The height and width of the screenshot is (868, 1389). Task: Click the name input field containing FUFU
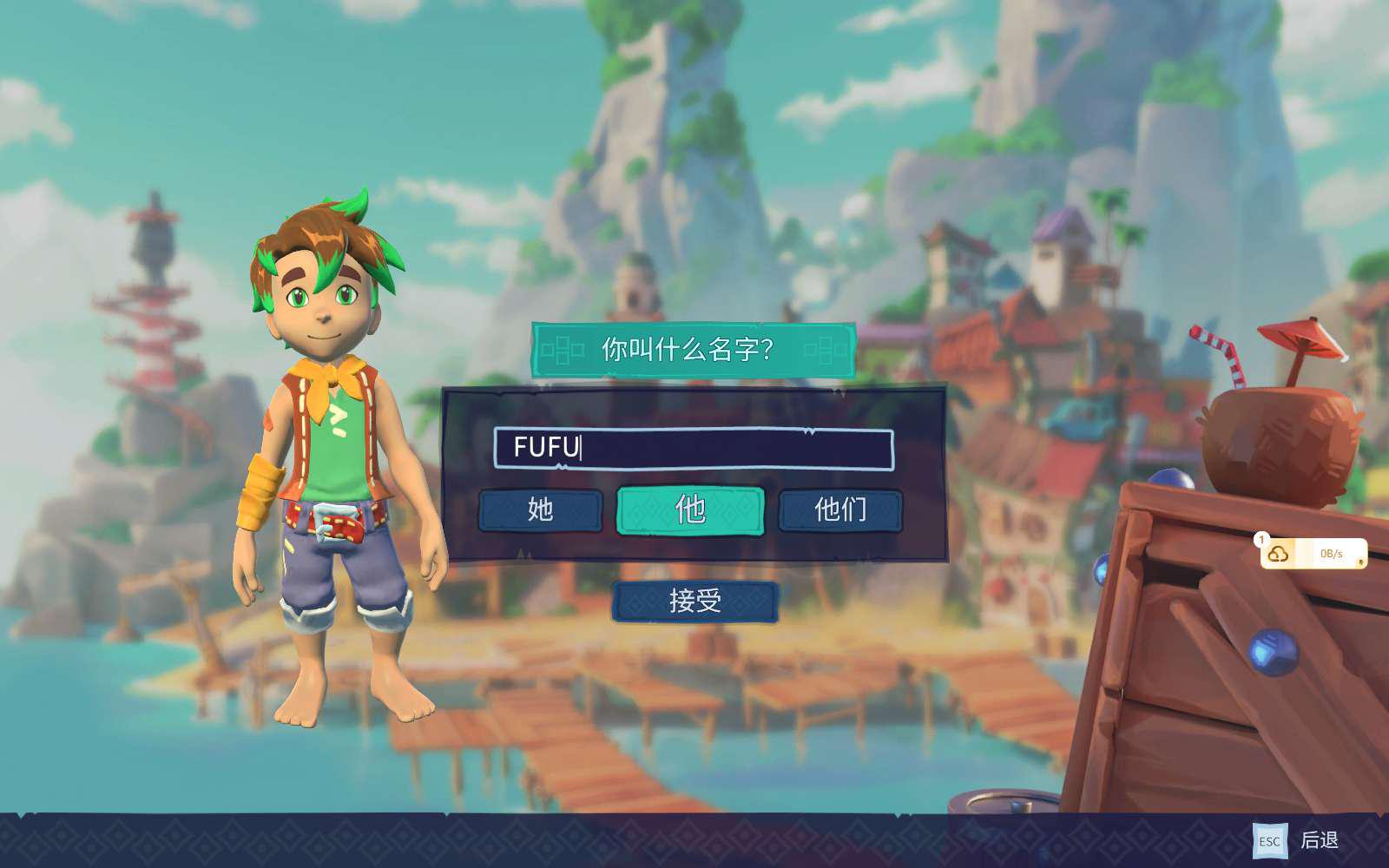tap(693, 448)
